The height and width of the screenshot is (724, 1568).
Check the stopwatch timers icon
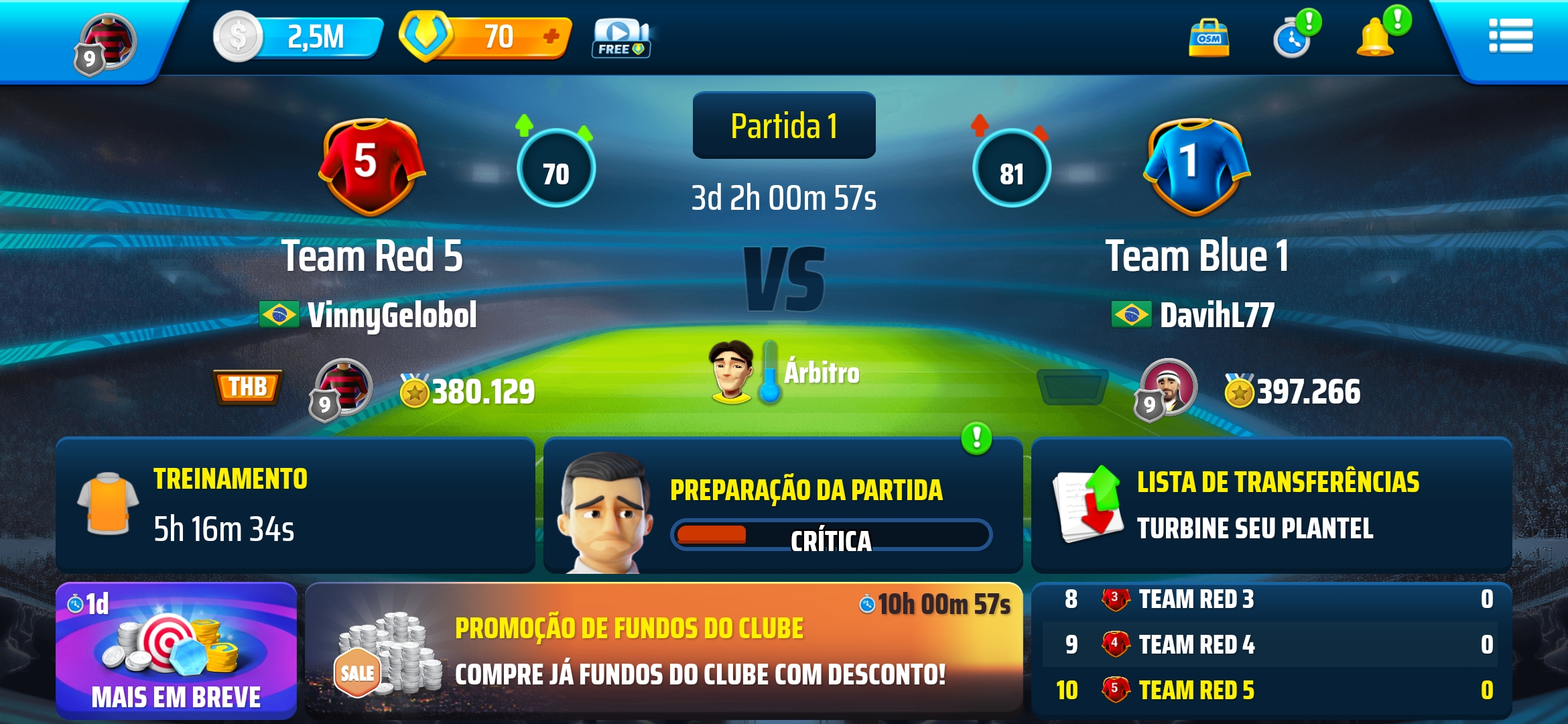[1293, 39]
